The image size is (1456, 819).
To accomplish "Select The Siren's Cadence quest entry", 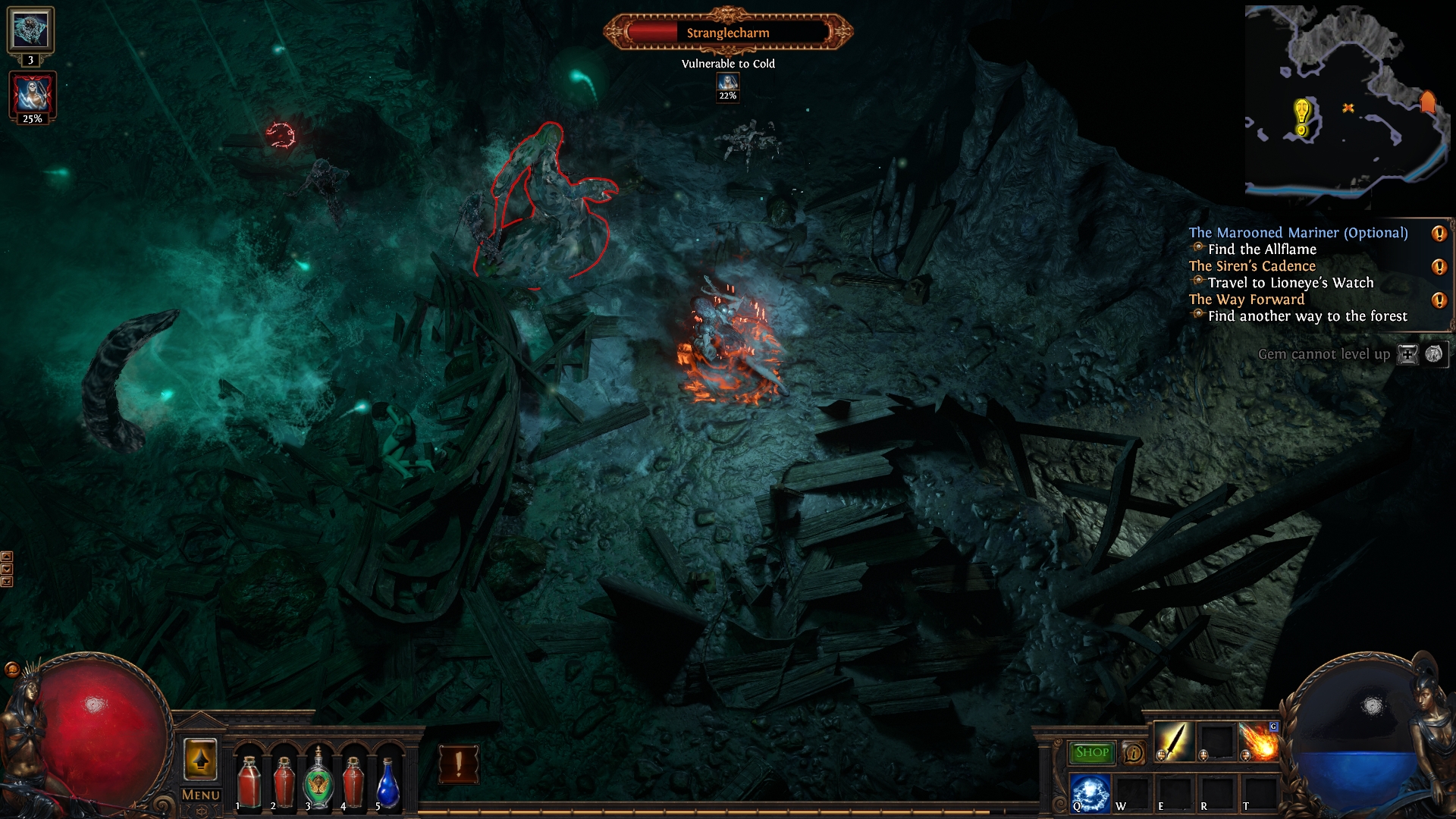I will point(1252,266).
